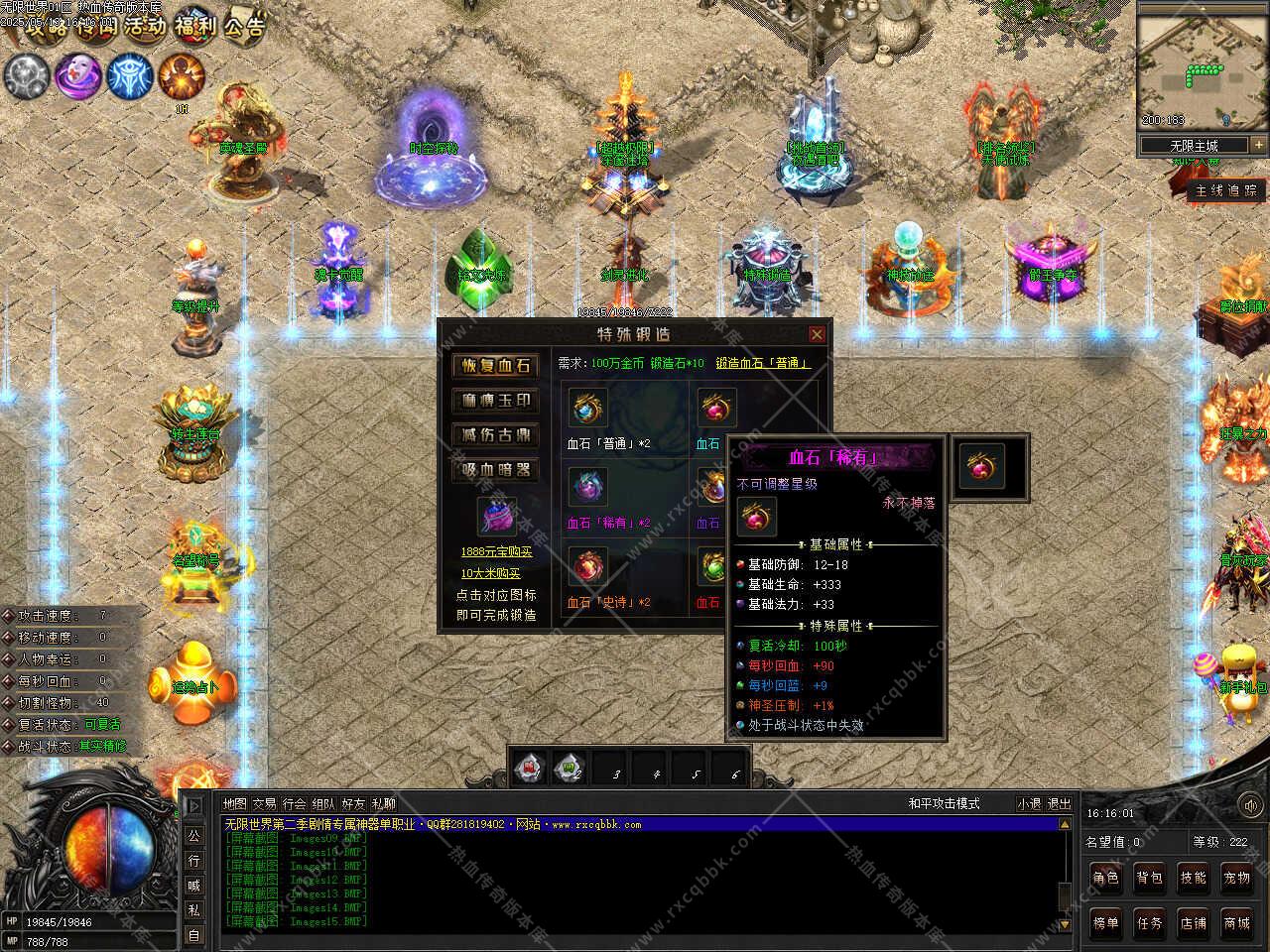This screenshot has width=1270, height=952.
Task: Open the 吸血暗器 category
Action: 496,469
